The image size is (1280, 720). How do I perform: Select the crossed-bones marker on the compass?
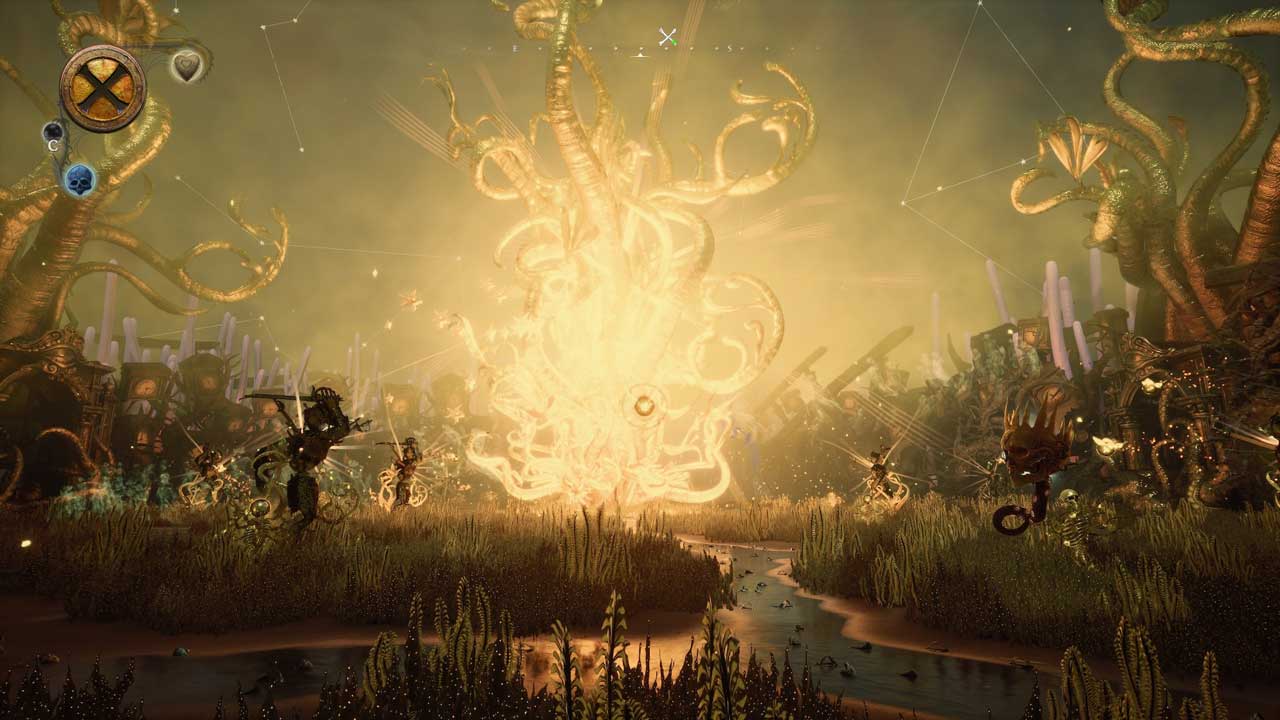point(668,38)
